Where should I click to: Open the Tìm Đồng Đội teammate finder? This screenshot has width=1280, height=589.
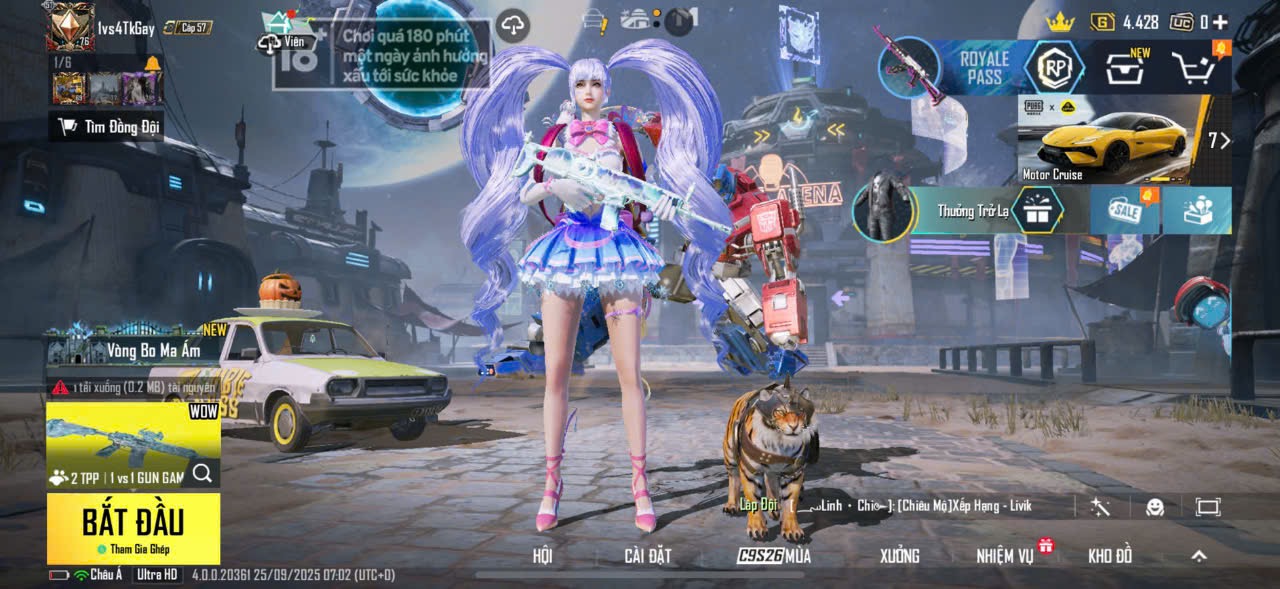point(107,126)
